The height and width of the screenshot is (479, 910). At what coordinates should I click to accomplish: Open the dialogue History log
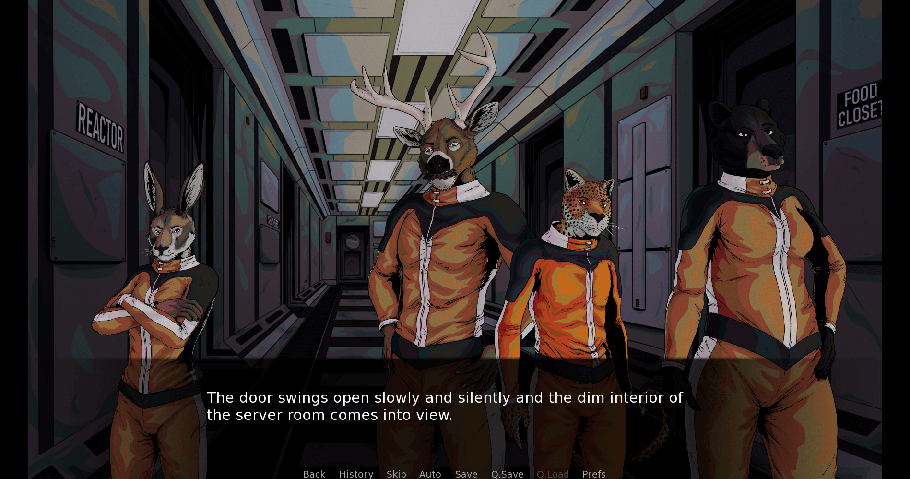point(356,474)
